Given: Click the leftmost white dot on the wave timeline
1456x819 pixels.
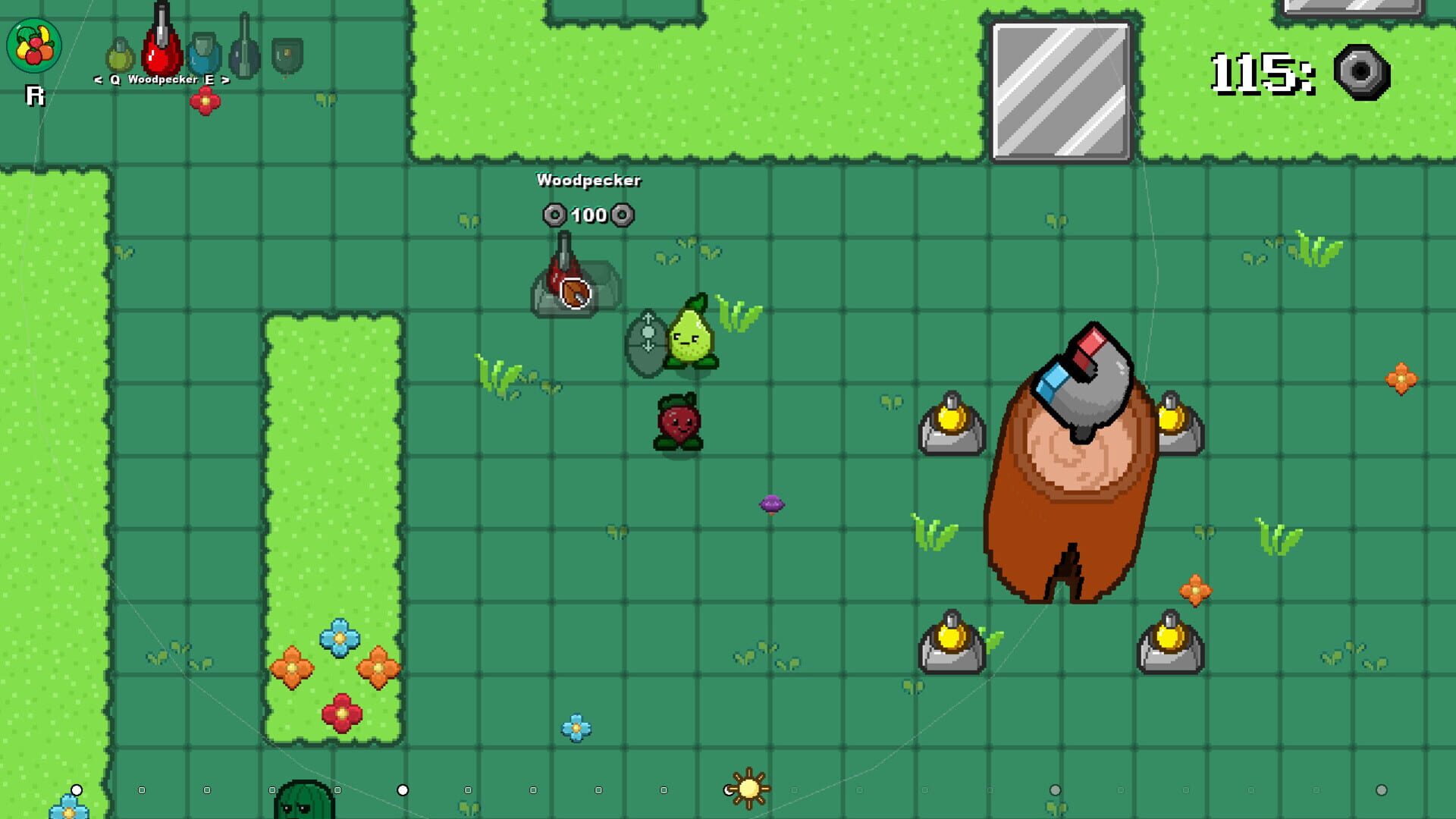Looking at the screenshot, I should (76, 789).
